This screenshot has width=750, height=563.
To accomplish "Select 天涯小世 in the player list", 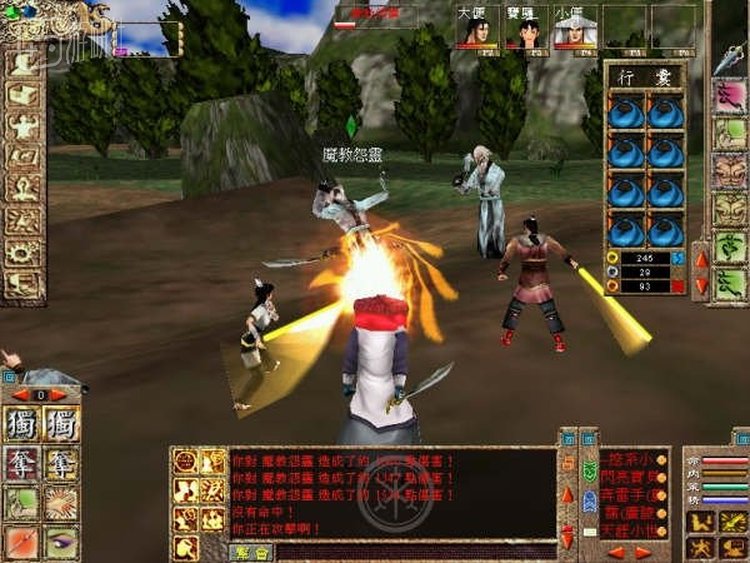I will point(634,526).
